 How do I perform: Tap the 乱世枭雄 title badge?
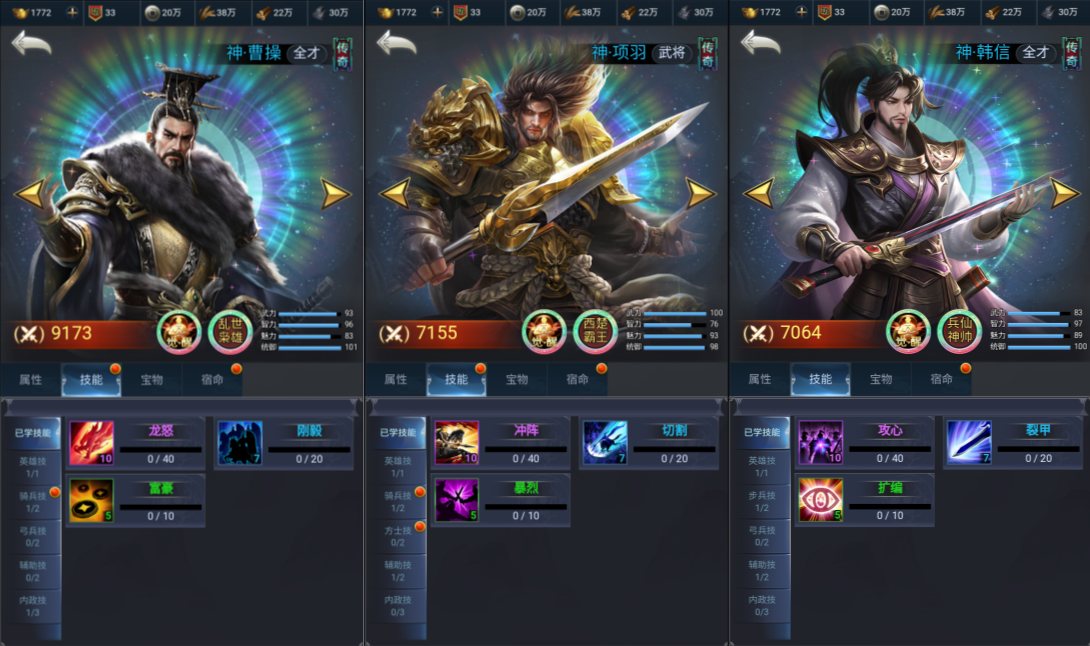point(230,332)
